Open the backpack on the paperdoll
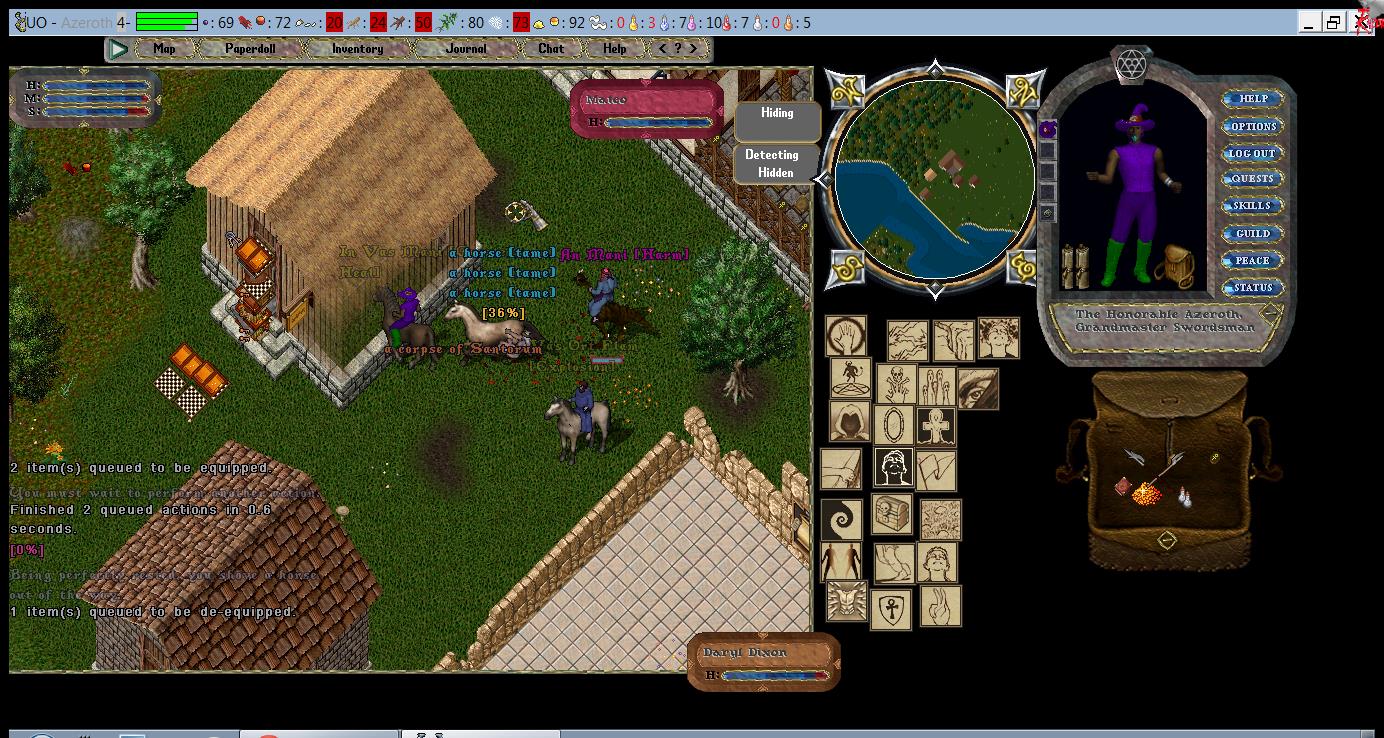1384x738 pixels. pos(1174,265)
